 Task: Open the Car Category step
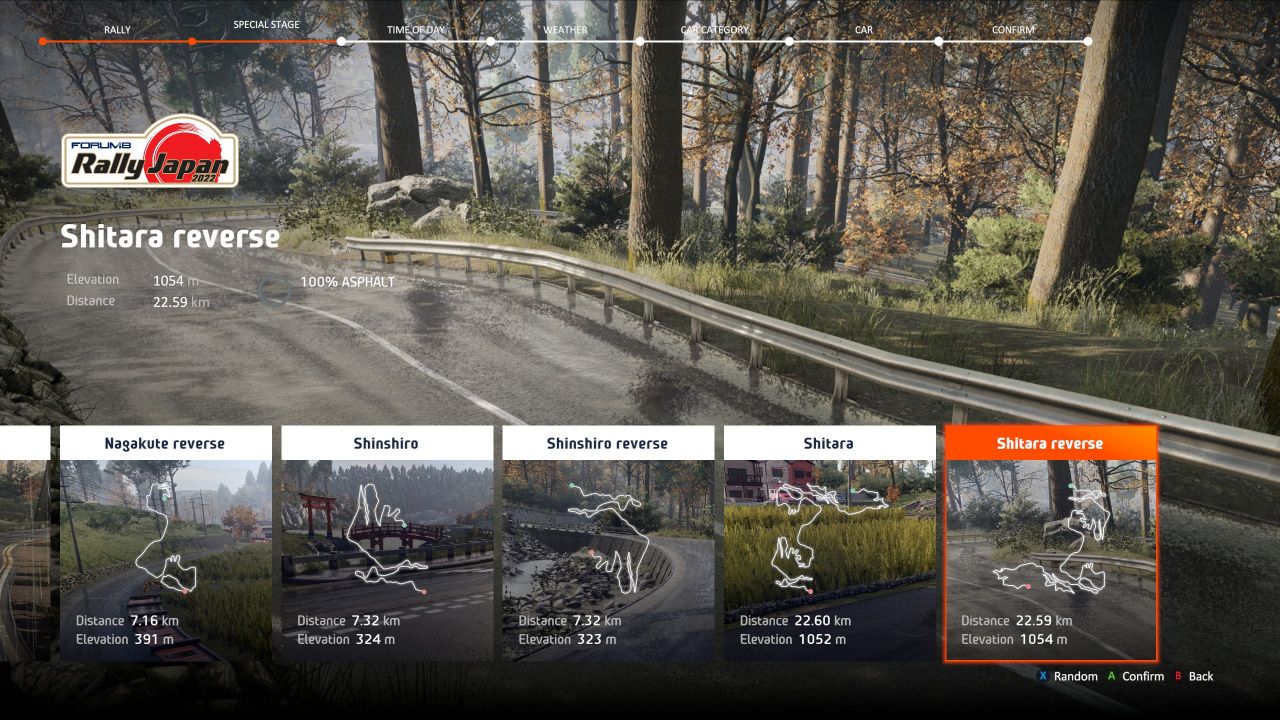714,30
